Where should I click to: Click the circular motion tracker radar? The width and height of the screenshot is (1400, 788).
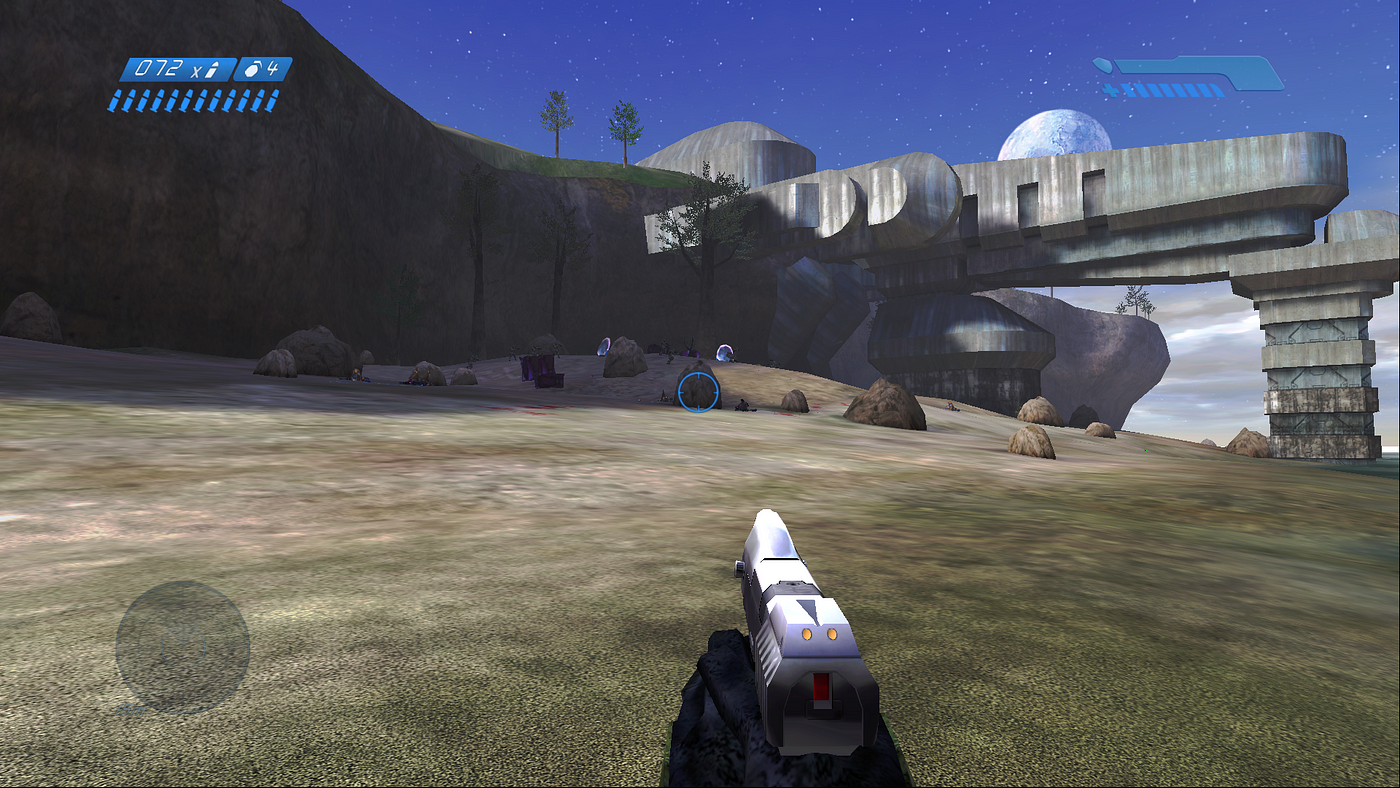pyautogui.click(x=182, y=646)
